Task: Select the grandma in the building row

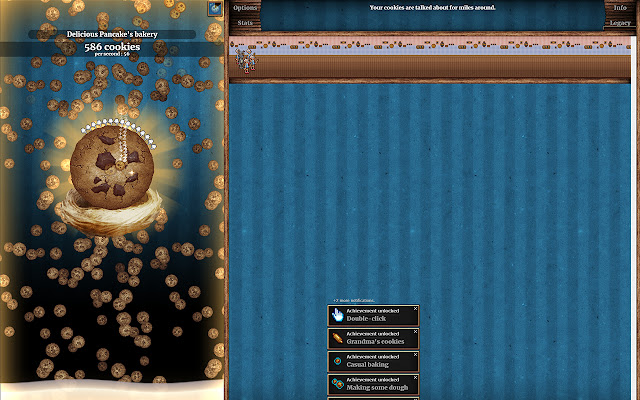Action: 241,60
